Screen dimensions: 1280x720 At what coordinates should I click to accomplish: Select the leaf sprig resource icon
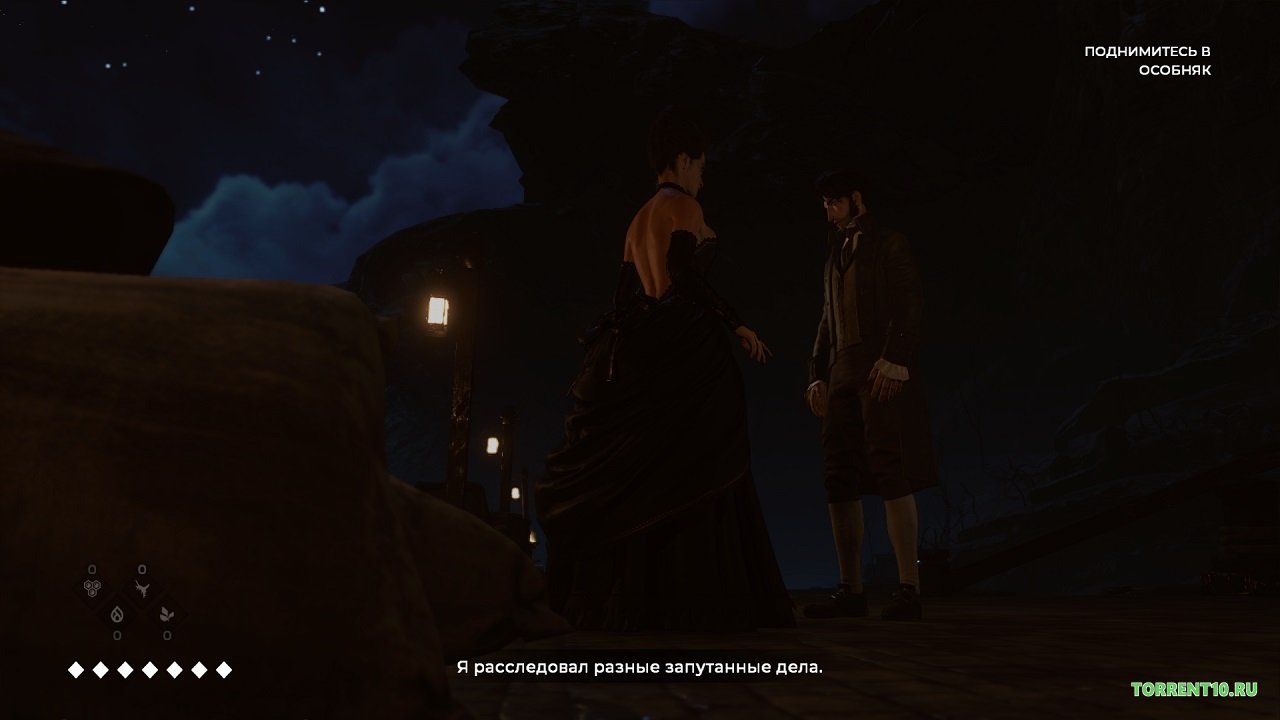(x=167, y=612)
